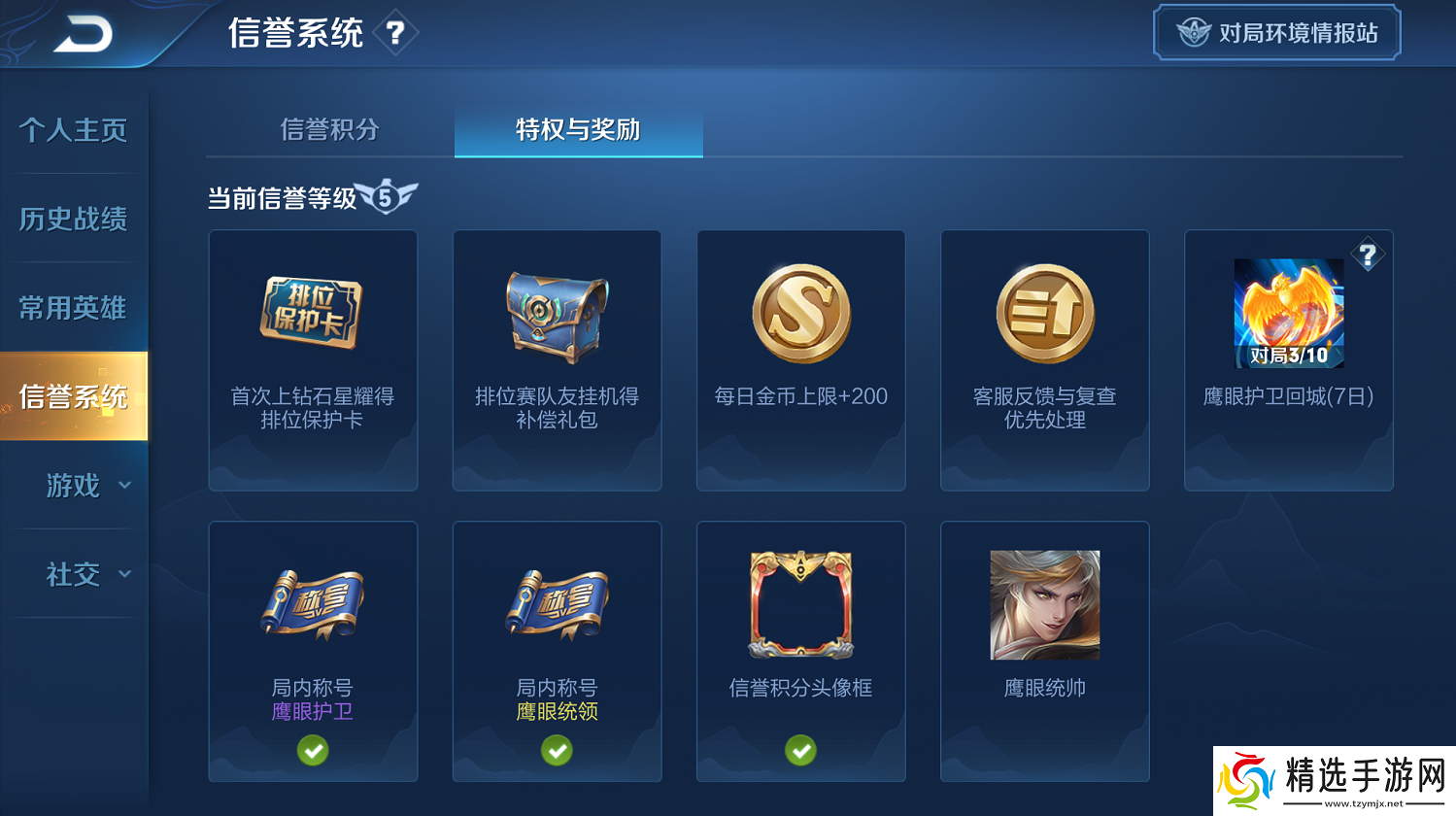The image size is (1456, 816).
Task: Select the 鹰眼统领 title scroll icon
Action: (557, 604)
